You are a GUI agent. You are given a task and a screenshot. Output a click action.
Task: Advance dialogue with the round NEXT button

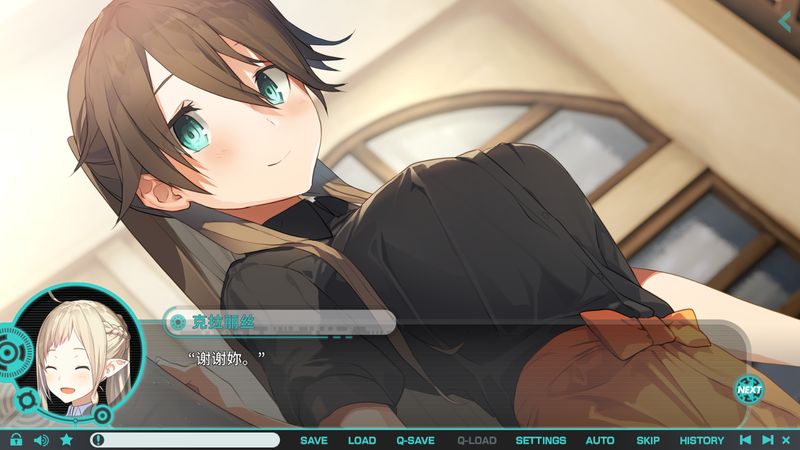[748, 388]
